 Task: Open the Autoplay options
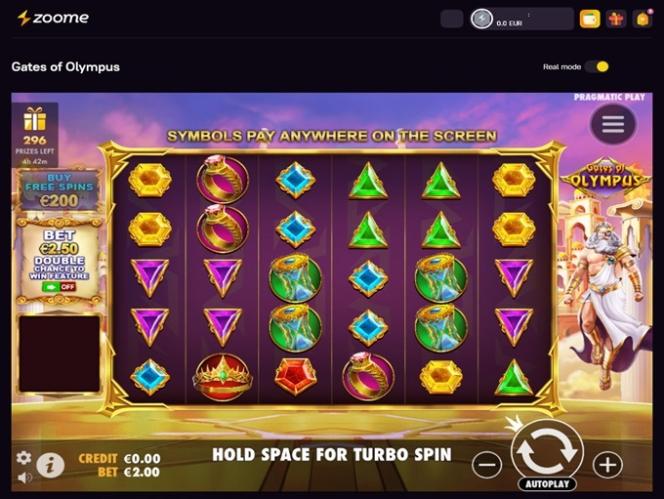547,484
